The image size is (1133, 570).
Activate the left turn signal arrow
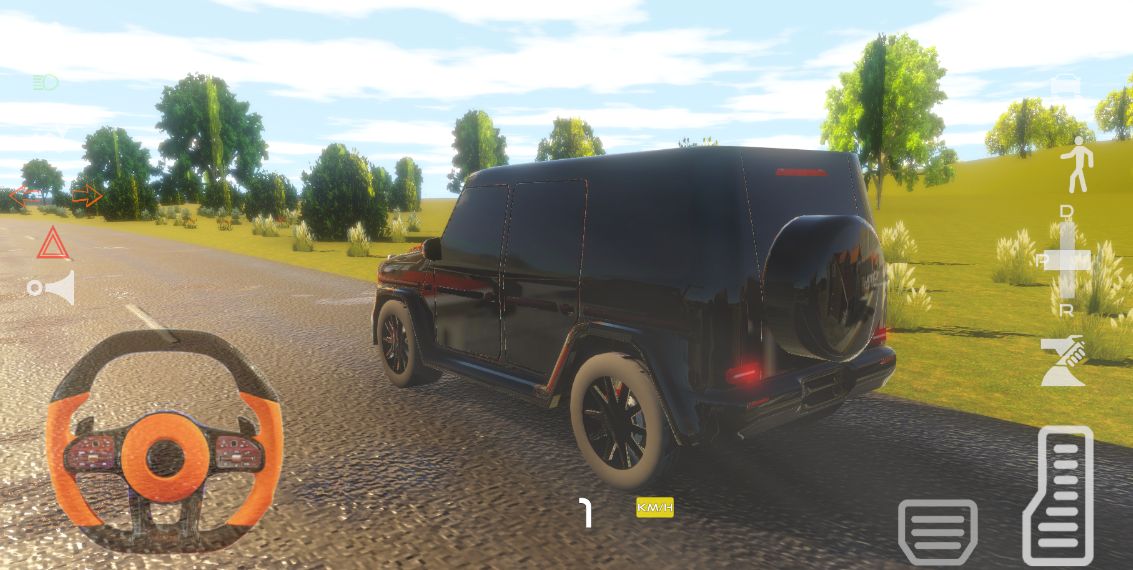tap(19, 197)
